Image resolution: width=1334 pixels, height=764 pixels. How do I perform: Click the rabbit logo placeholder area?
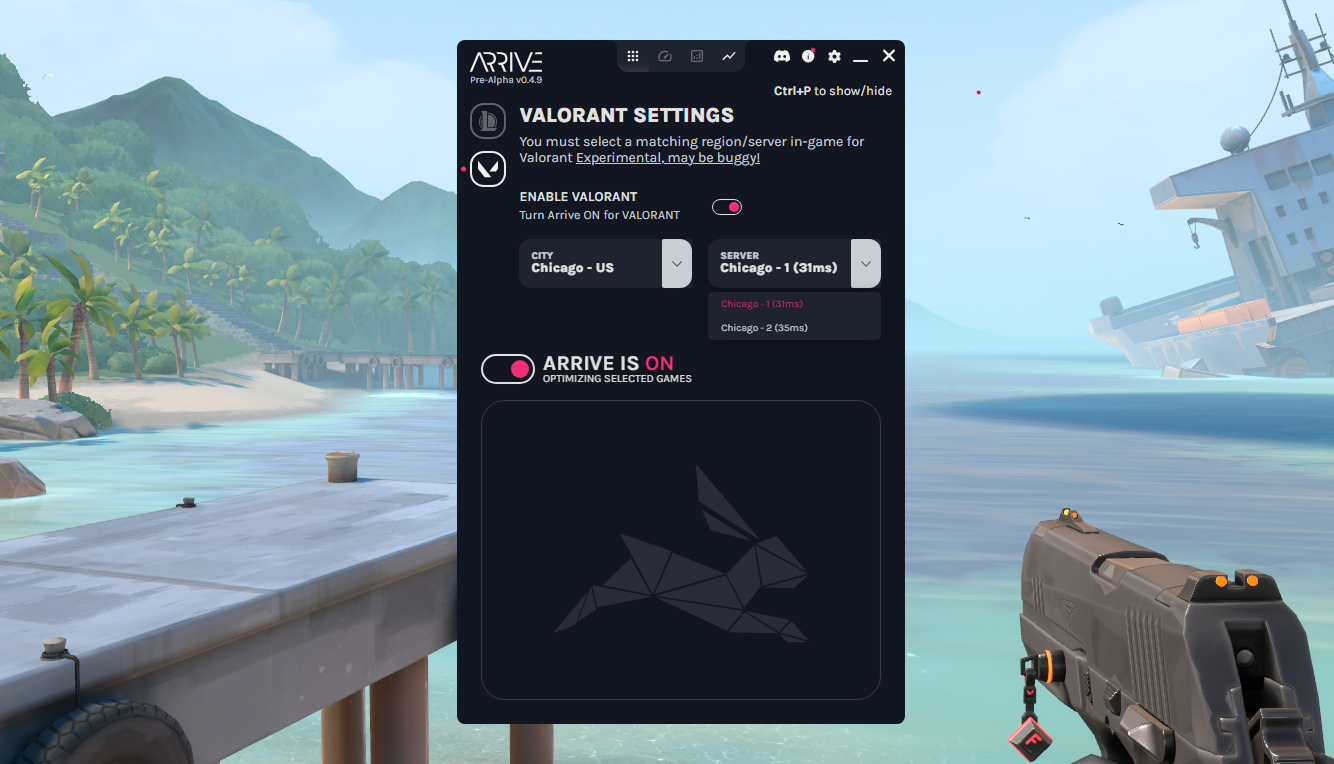tap(681, 549)
